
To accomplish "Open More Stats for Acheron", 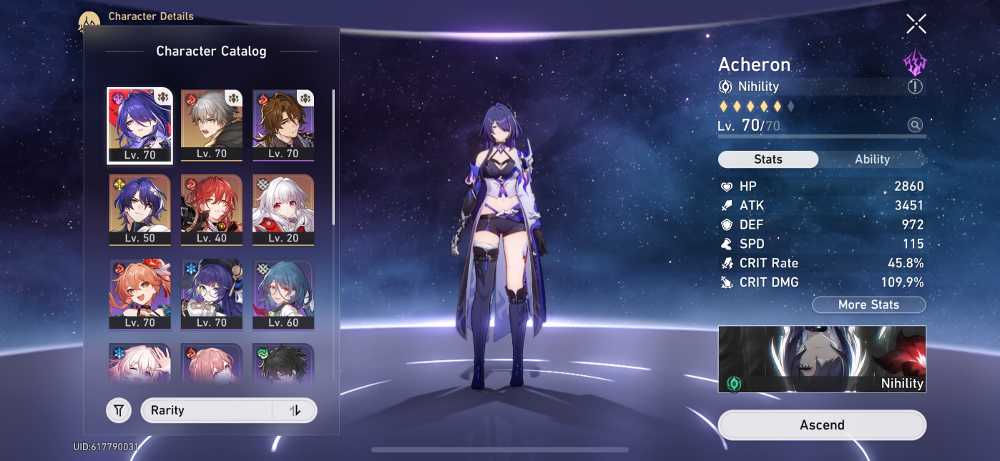I will pyautogui.click(x=868, y=305).
